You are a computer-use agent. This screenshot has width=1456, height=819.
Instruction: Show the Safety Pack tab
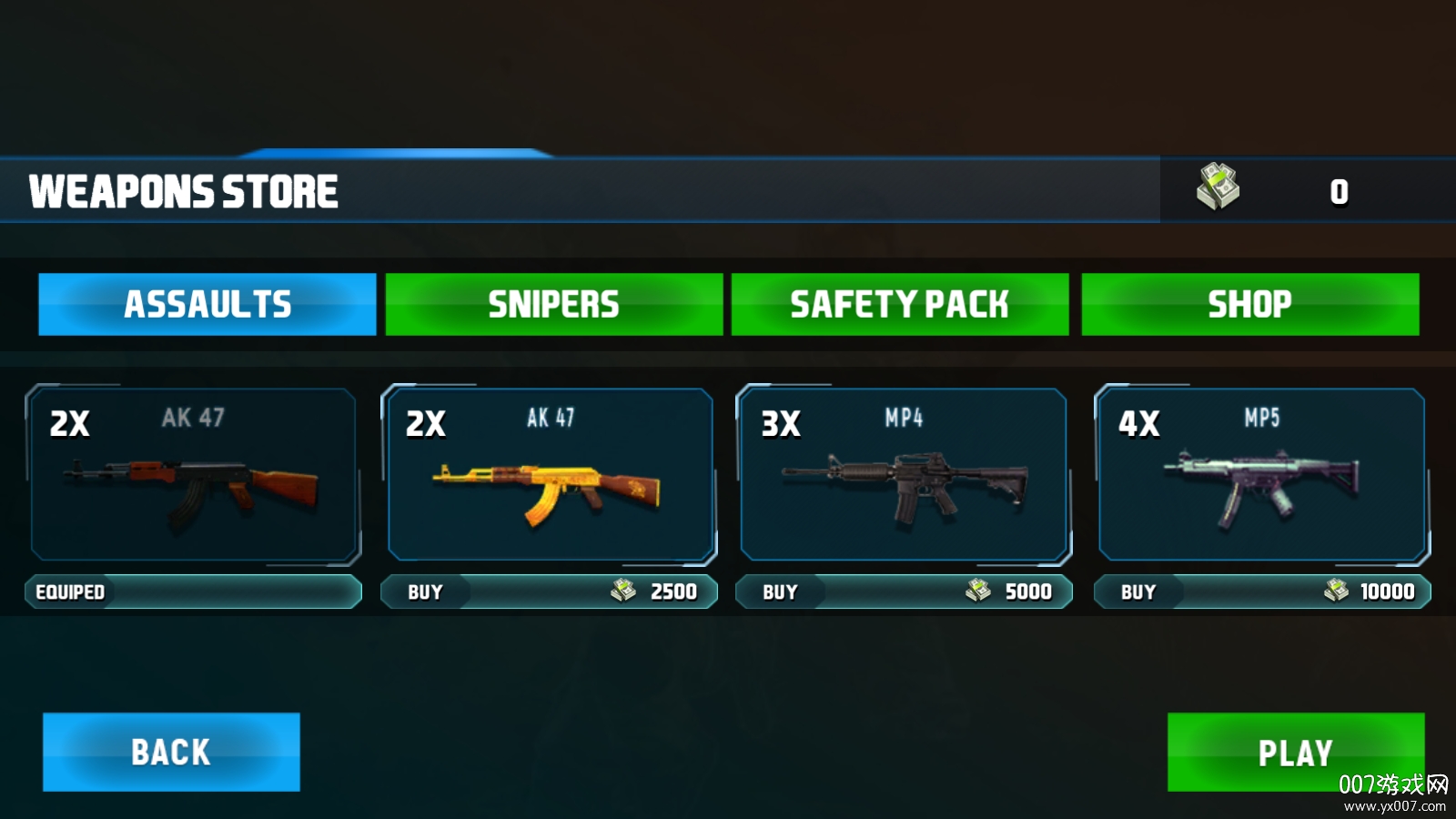[899, 304]
